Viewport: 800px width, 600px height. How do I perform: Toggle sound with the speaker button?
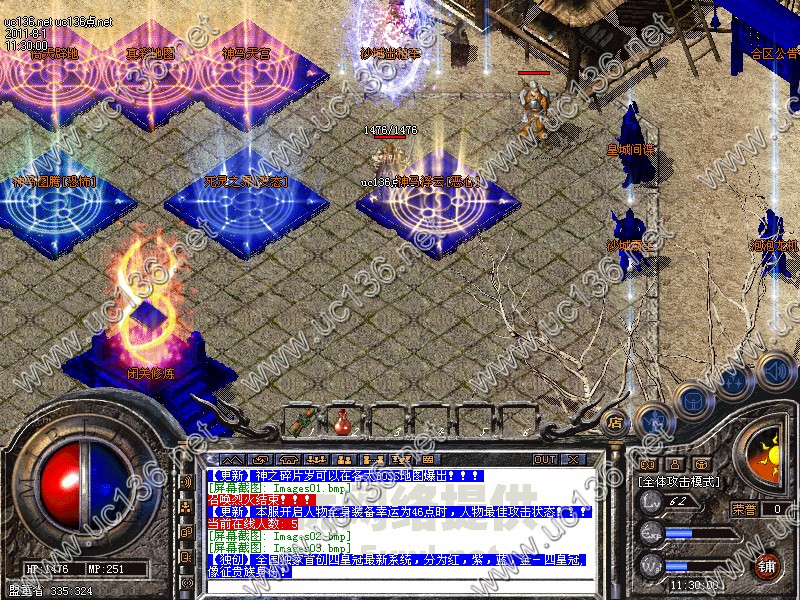775,370
